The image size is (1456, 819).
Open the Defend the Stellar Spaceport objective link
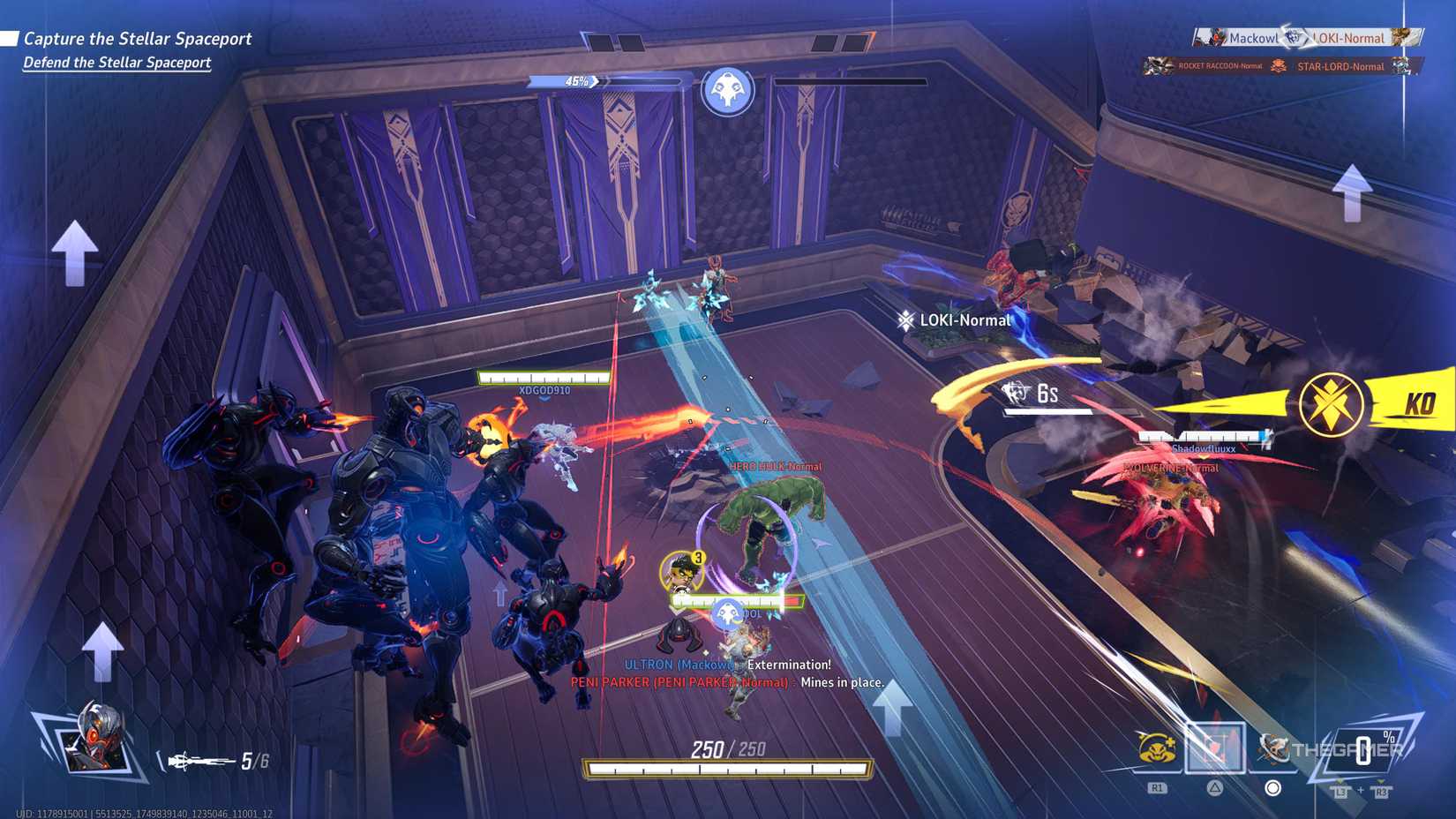(x=116, y=63)
